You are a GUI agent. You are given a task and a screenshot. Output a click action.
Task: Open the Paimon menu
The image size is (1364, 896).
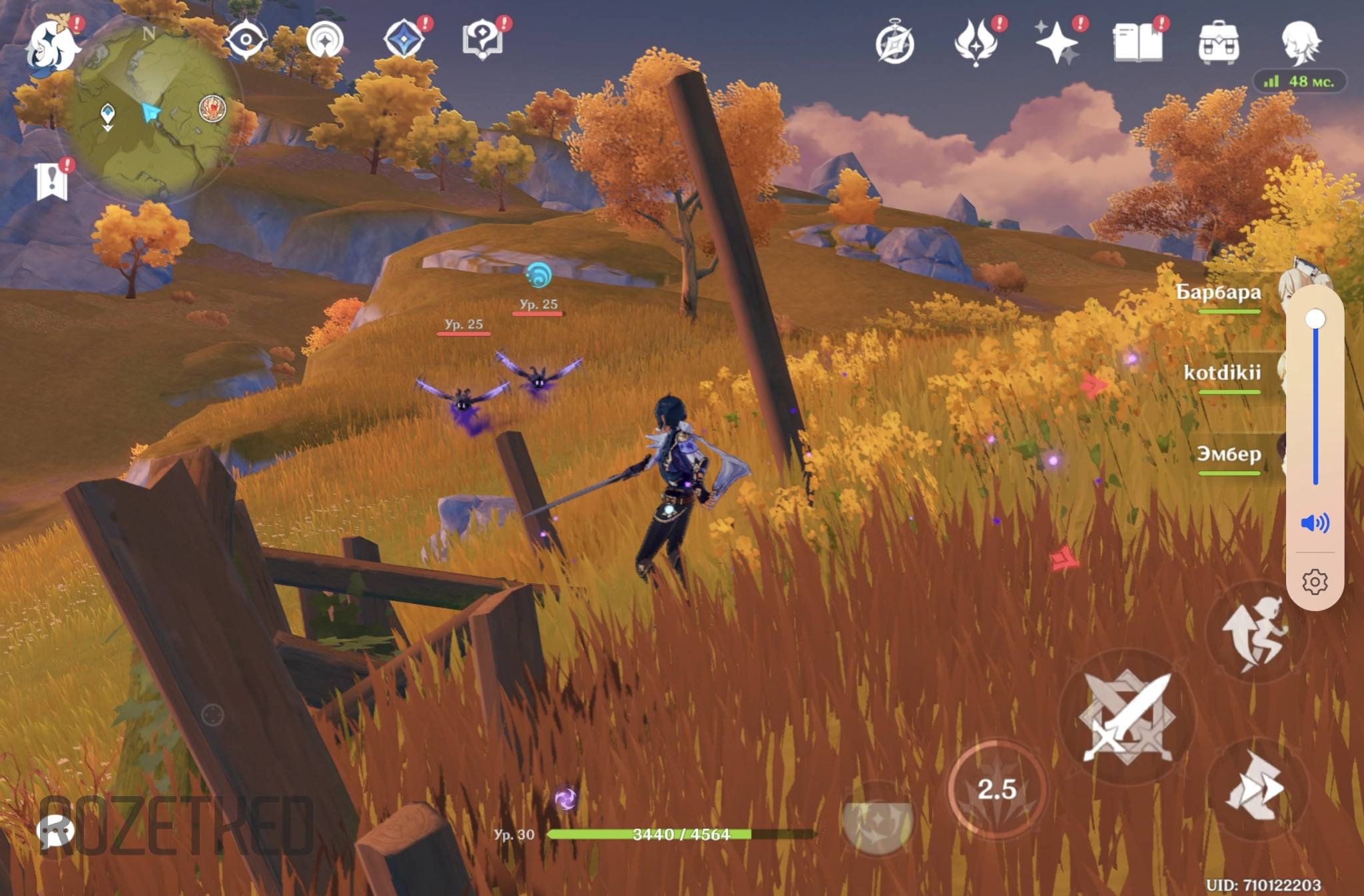click(x=51, y=45)
